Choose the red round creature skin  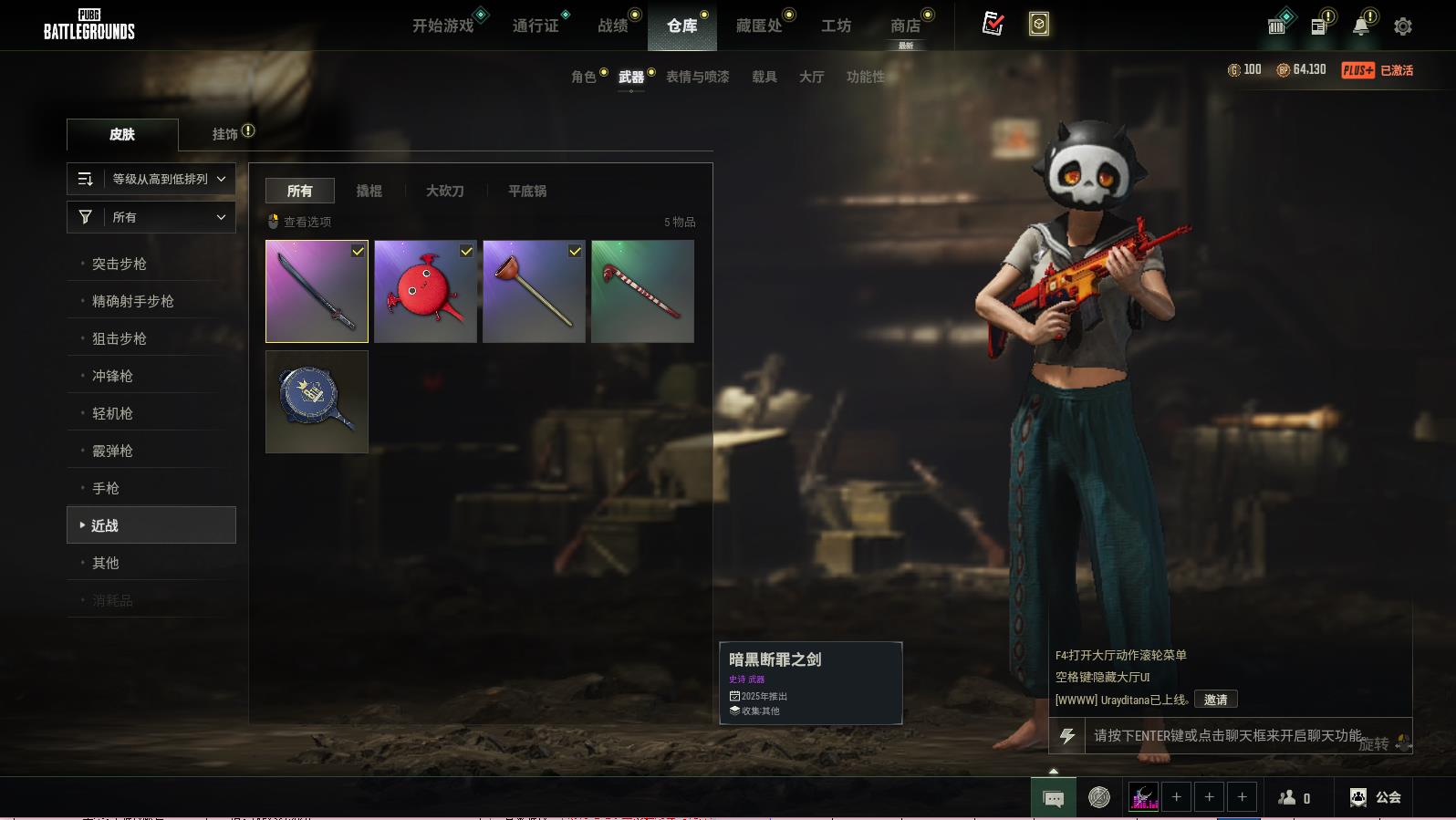425,291
